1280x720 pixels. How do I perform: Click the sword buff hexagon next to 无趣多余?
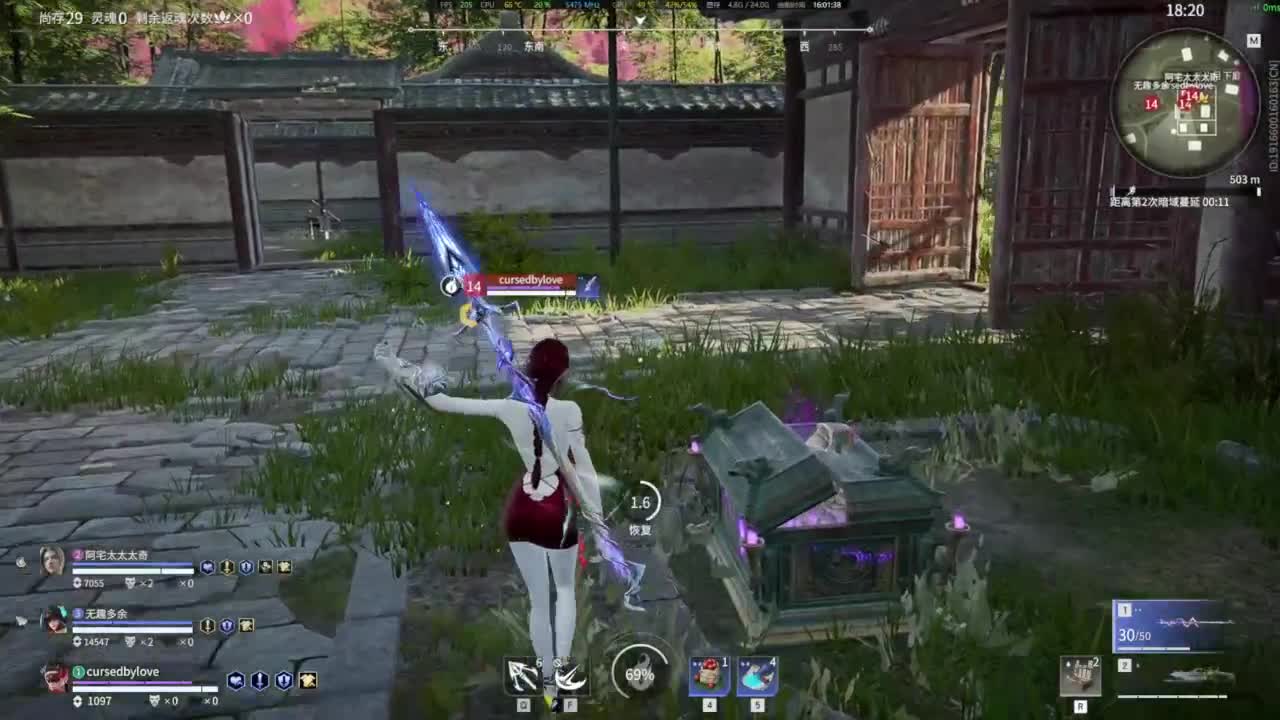208,626
